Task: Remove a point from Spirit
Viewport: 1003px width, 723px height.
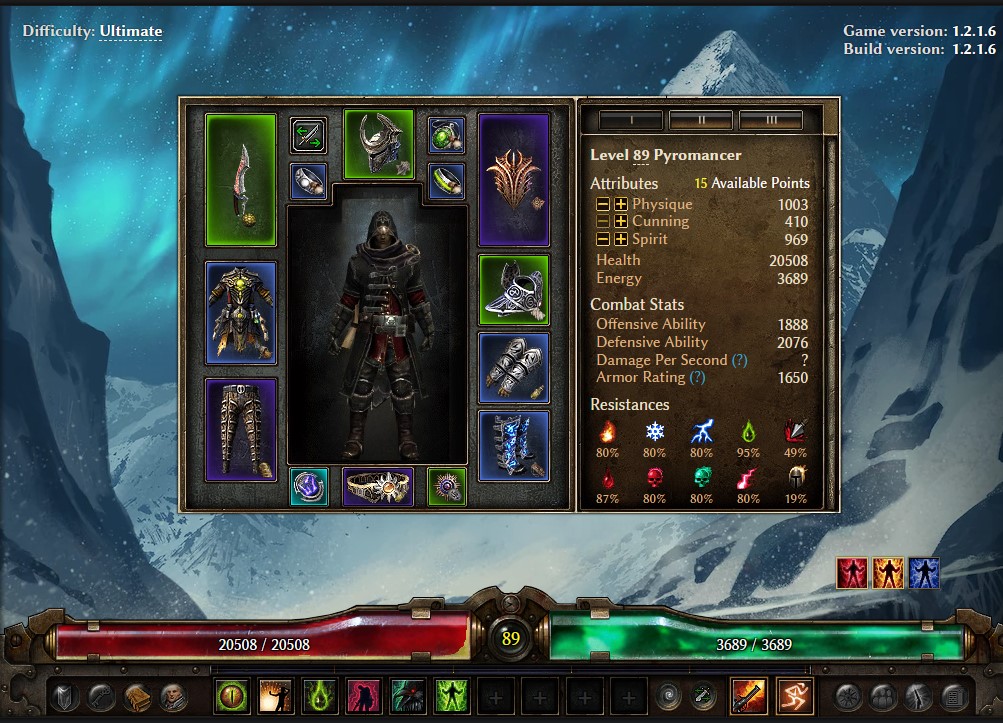Action: tap(603, 239)
